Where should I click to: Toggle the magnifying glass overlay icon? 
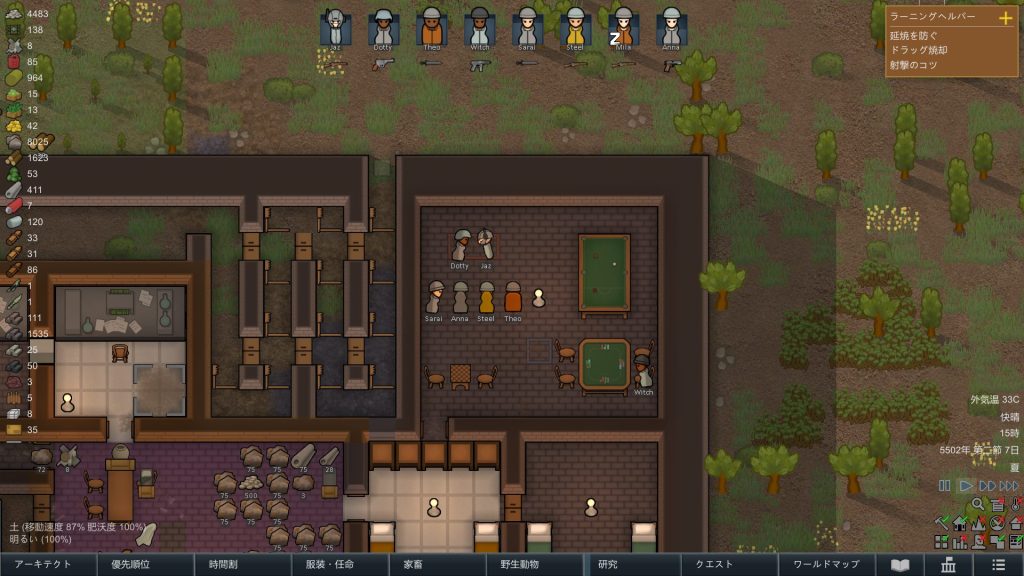[x=978, y=505]
